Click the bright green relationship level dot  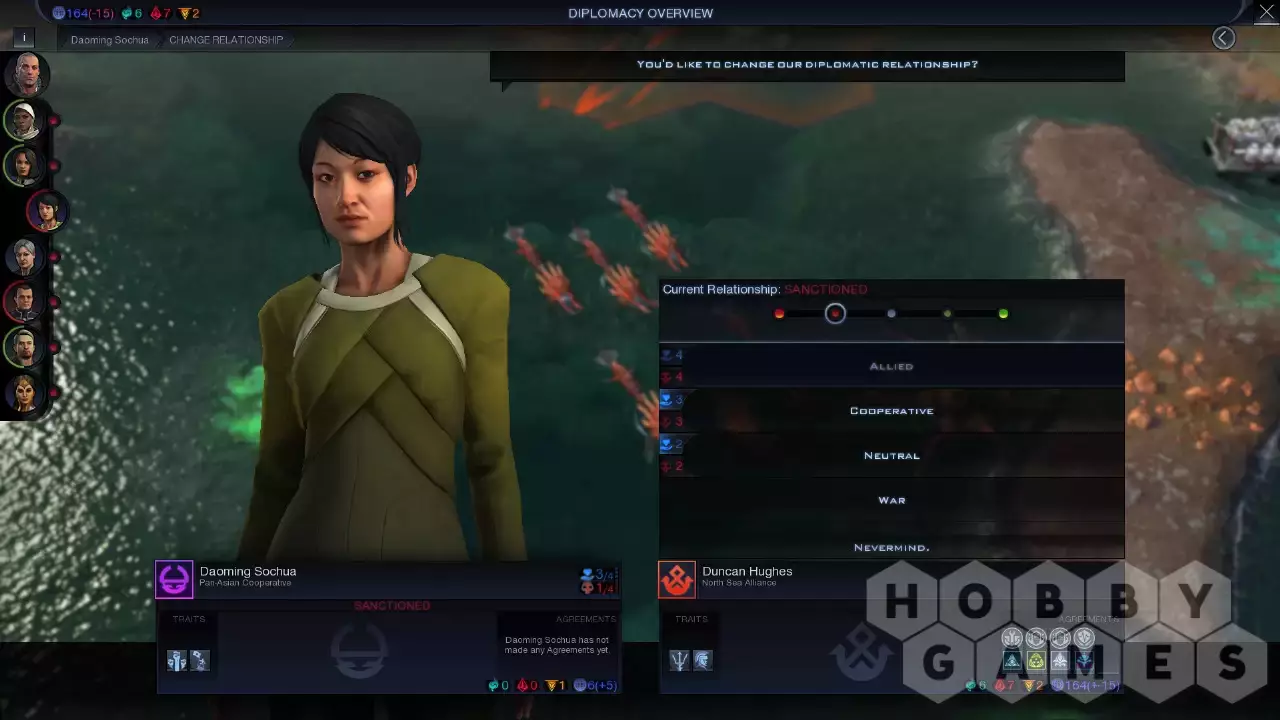coord(1003,314)
